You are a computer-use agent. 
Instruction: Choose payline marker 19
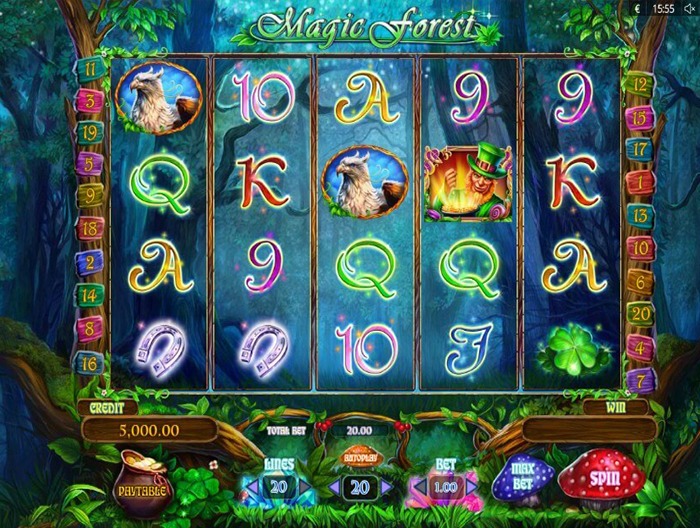89,130
